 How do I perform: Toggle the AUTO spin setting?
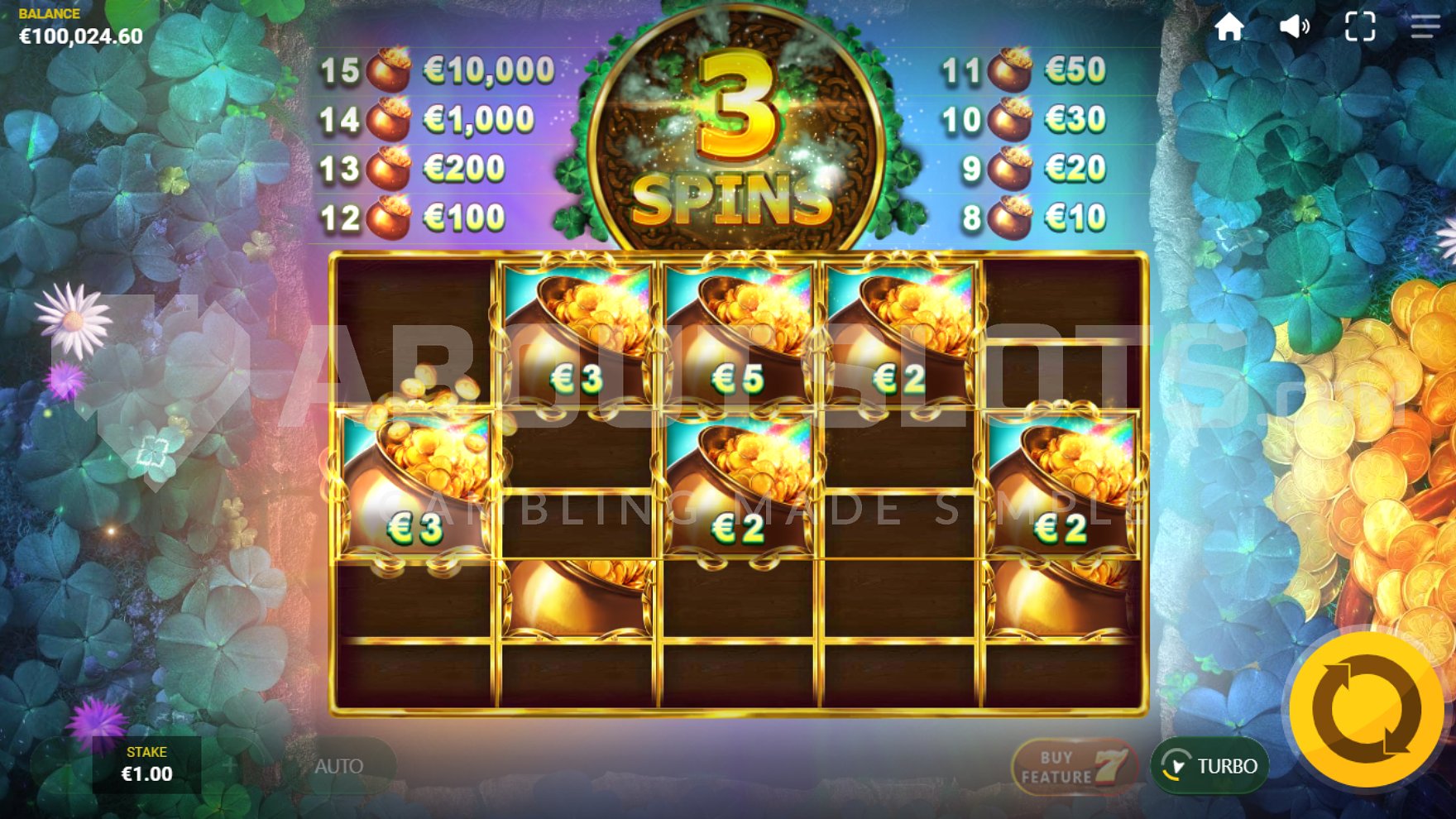[342, 765]
